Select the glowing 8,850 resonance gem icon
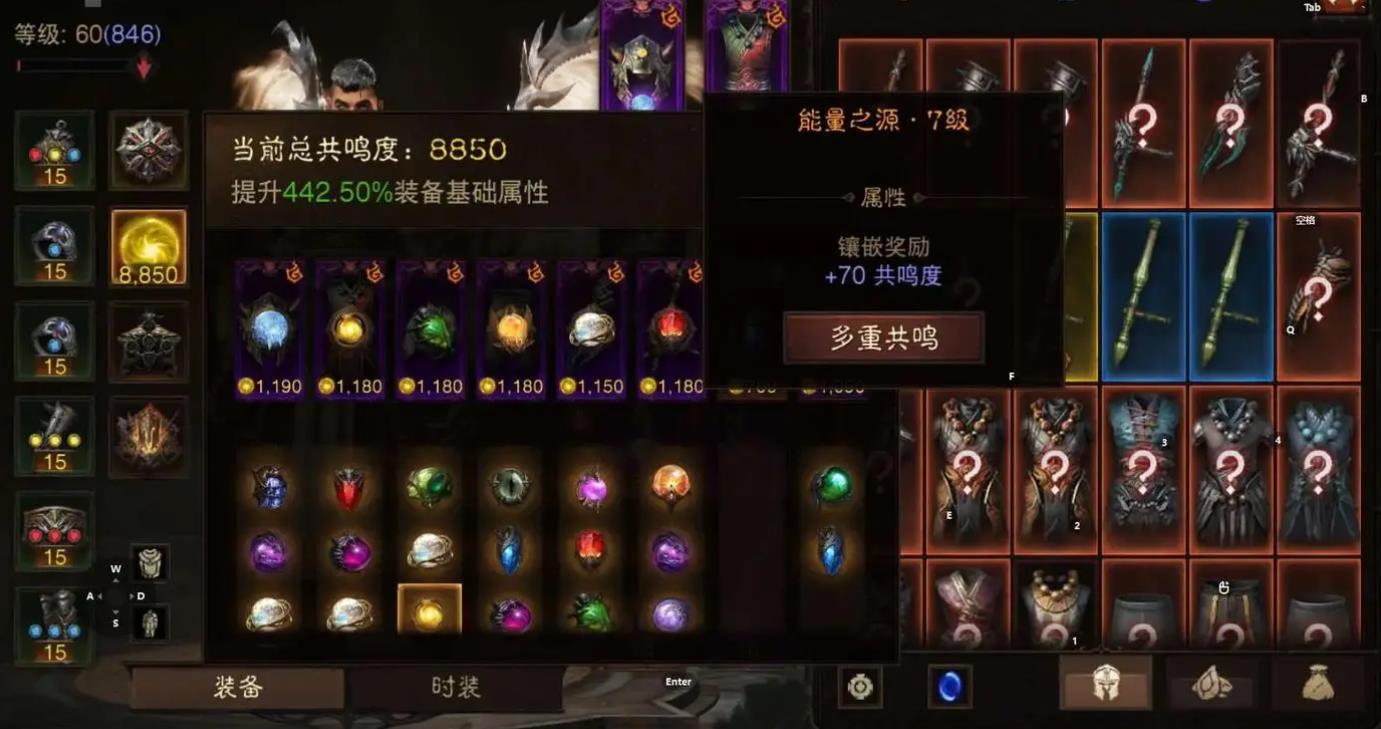 (x=150, y=243)
